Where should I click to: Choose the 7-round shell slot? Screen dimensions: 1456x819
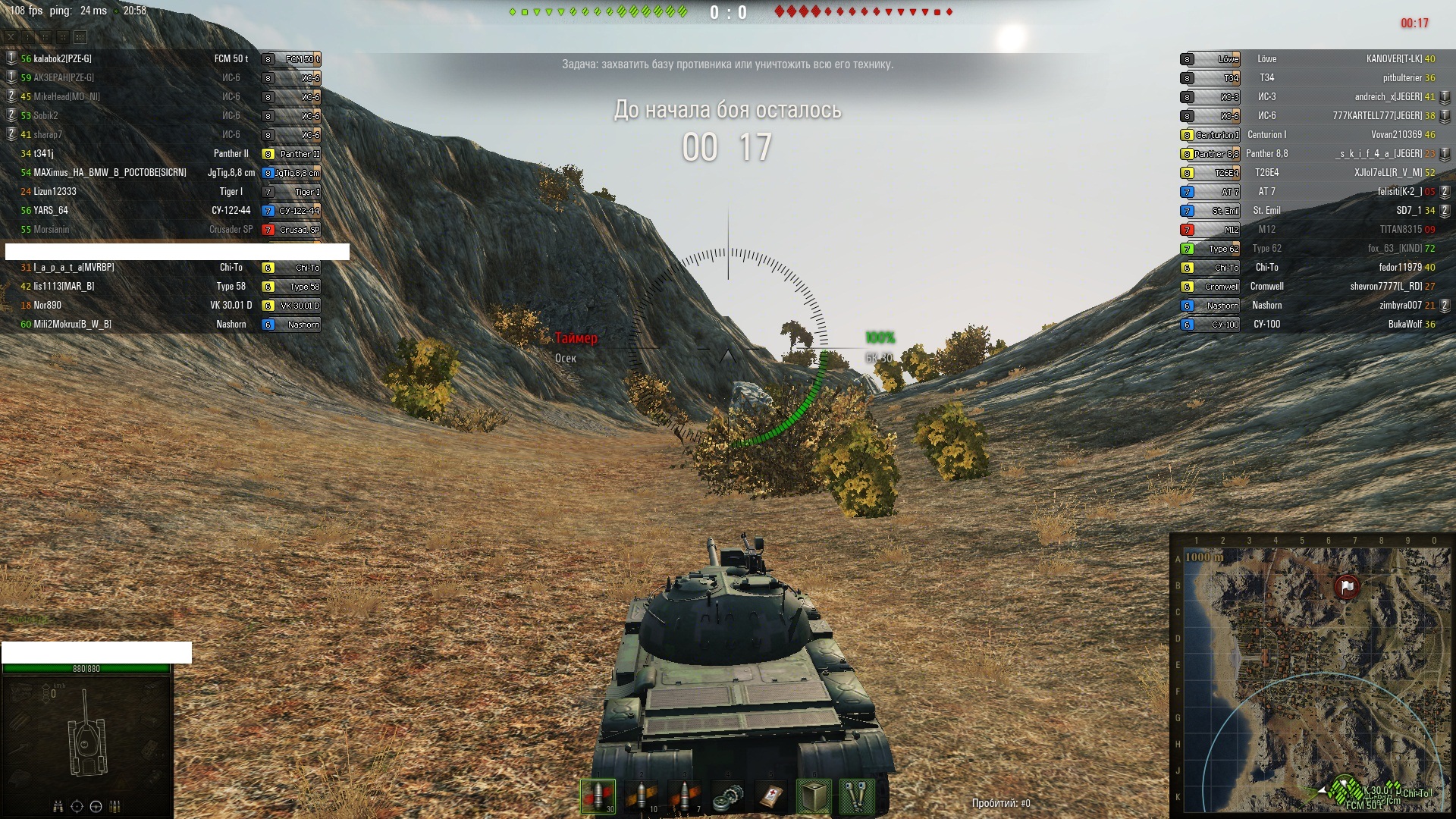(685, 796)
